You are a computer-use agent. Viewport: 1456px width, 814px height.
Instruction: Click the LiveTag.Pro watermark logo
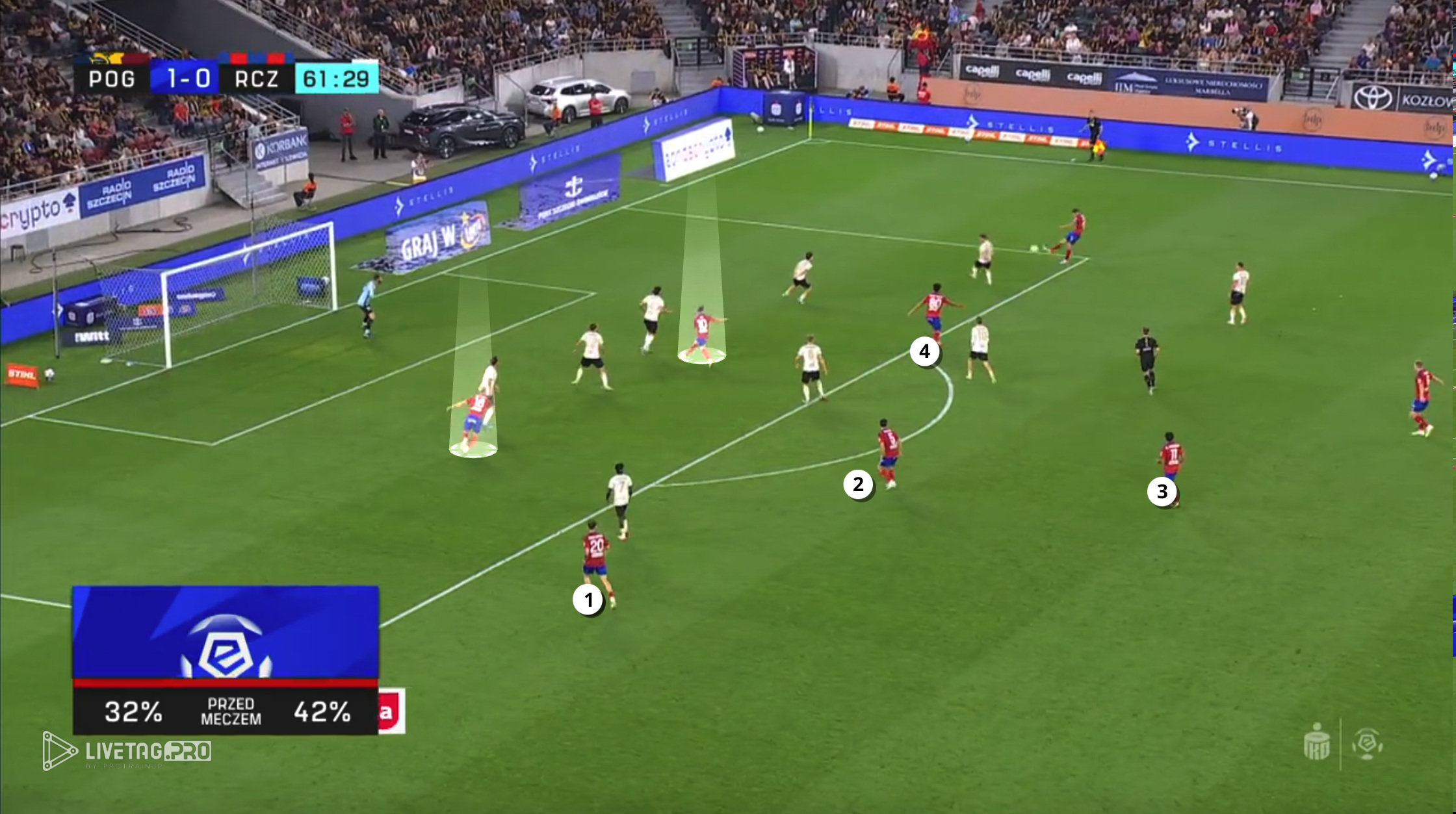(x=127, y=752)
